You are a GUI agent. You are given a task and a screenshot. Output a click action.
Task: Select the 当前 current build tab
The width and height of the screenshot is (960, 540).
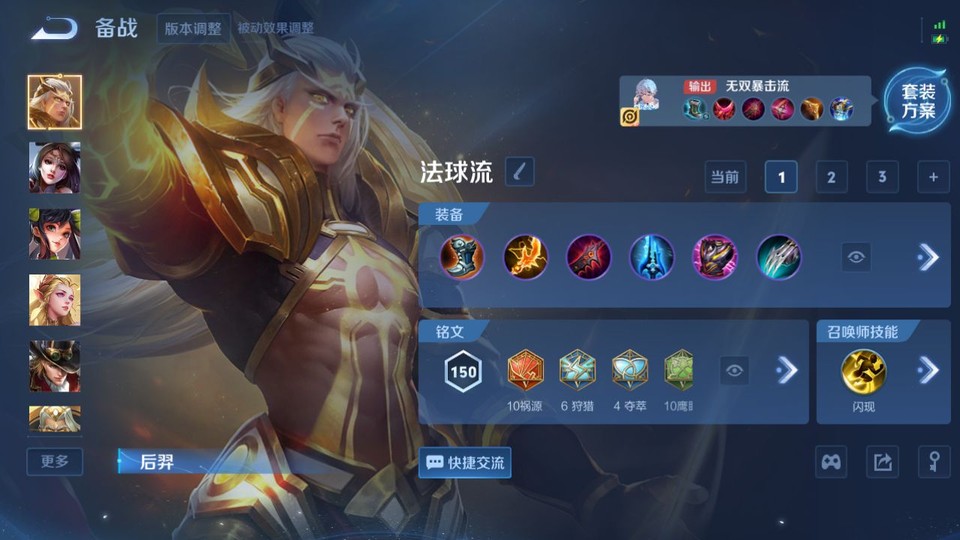coord(725,177)
